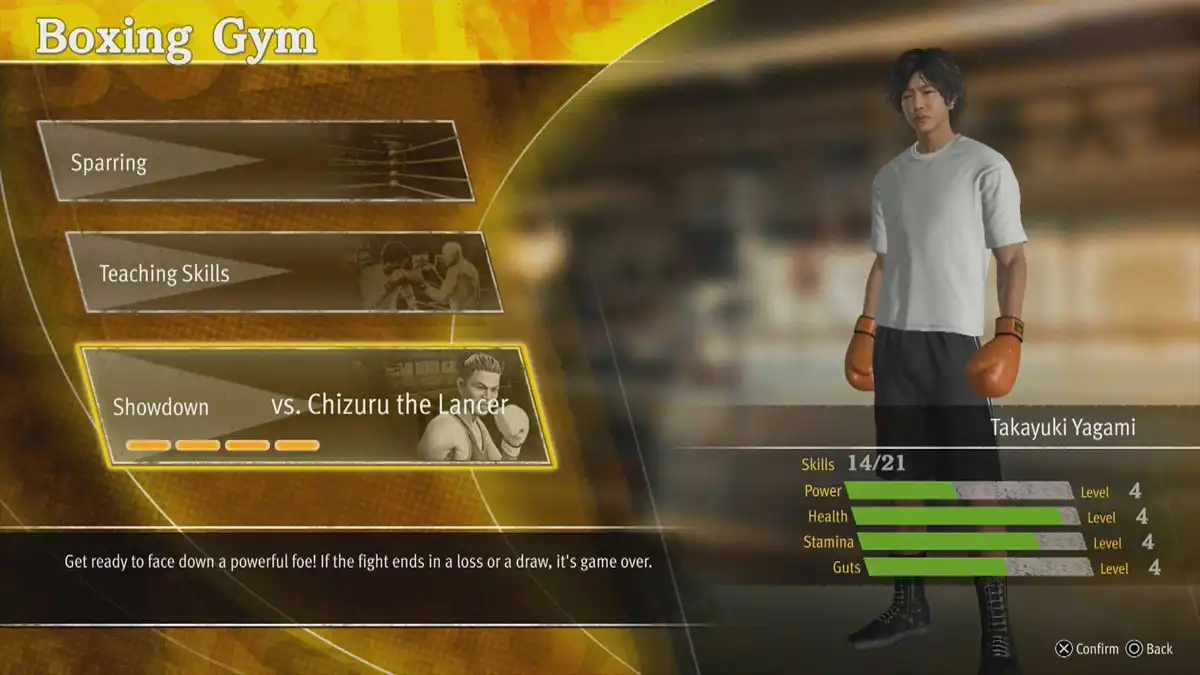Start the Showdown vs. Chizuru the Lancer
1200x675 pixels.
tap(315, 406)
